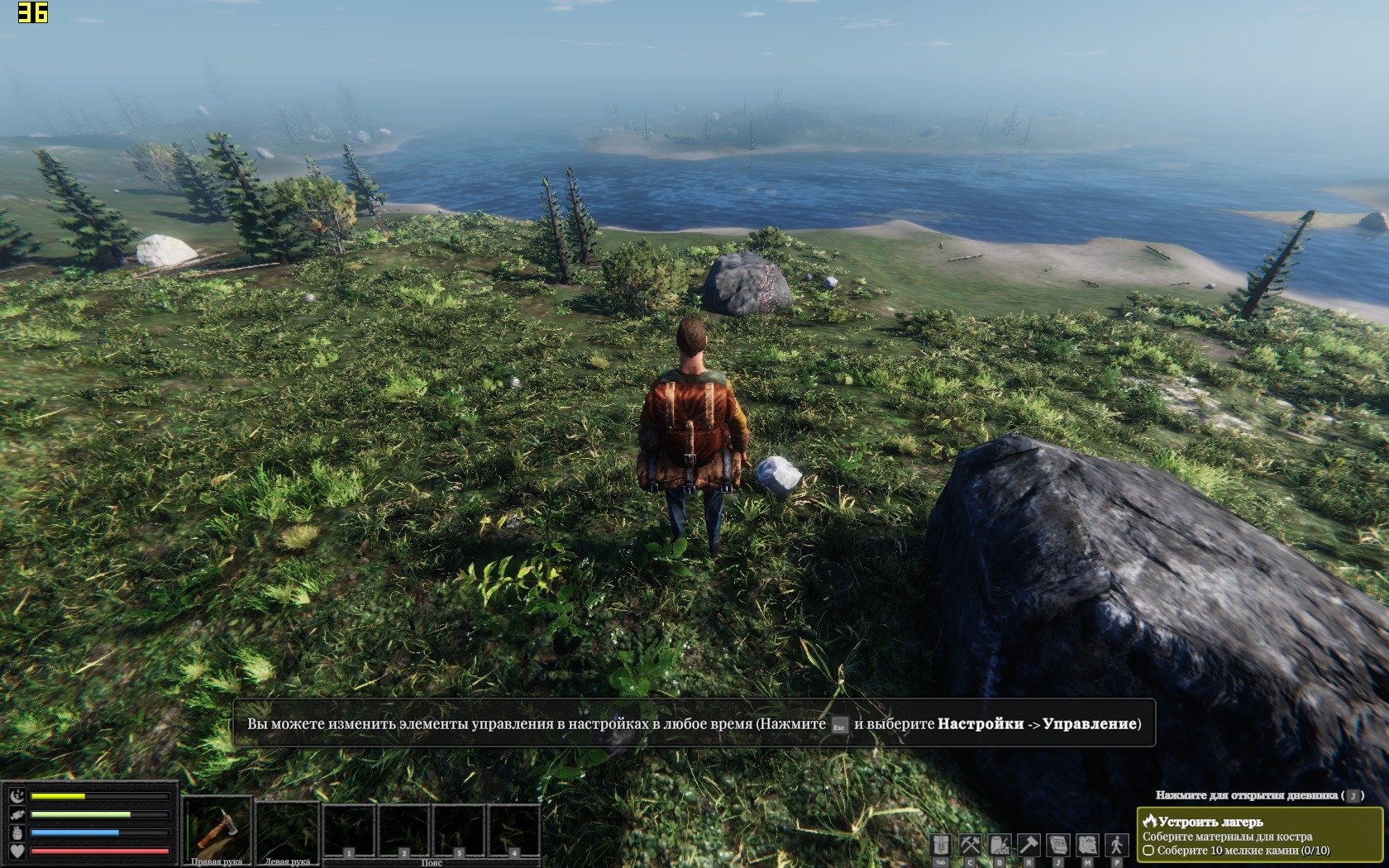Click the single hammer icon

coord(1029,846)
